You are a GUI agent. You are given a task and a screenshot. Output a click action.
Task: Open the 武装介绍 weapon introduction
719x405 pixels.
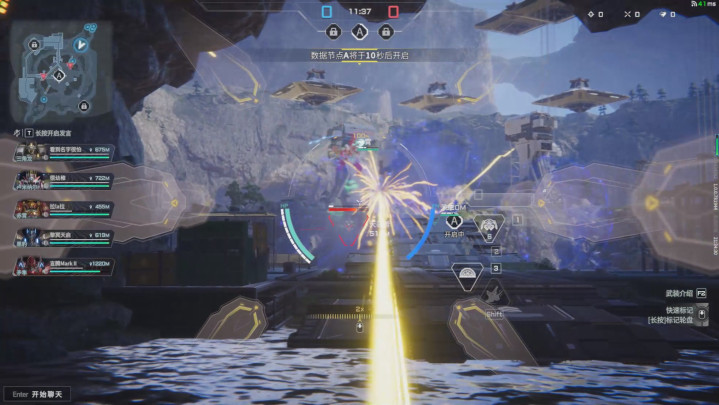(x=686, y=293)
